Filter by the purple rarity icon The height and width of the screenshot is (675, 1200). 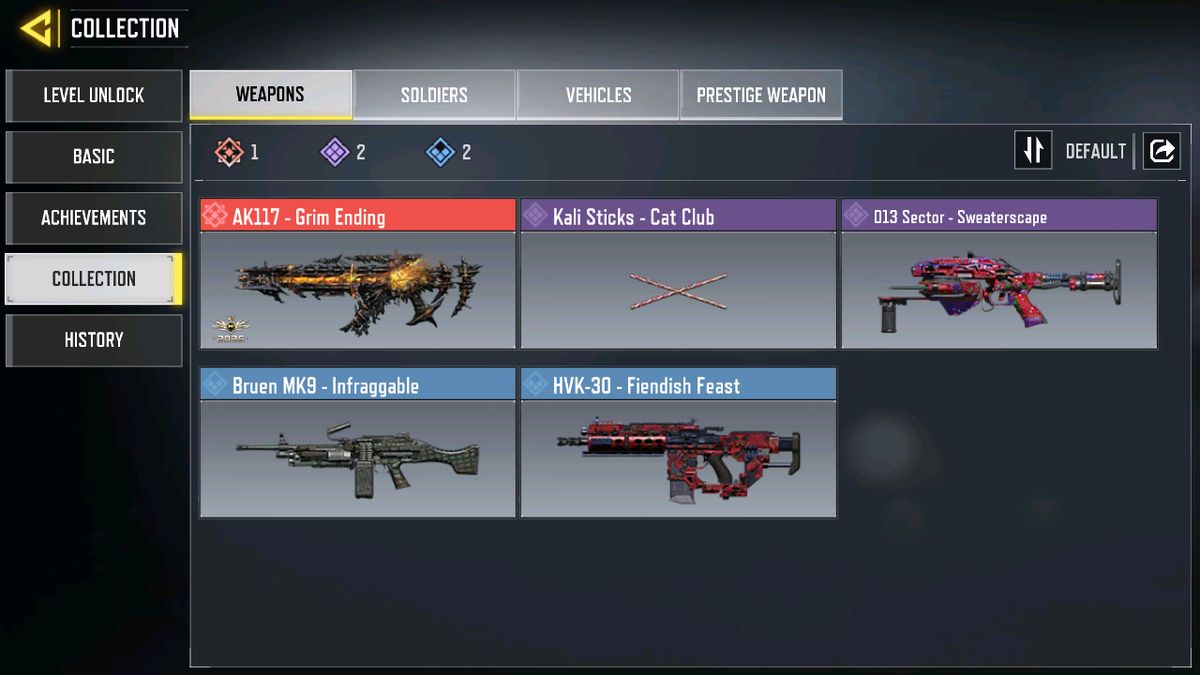tap(335, 152)
